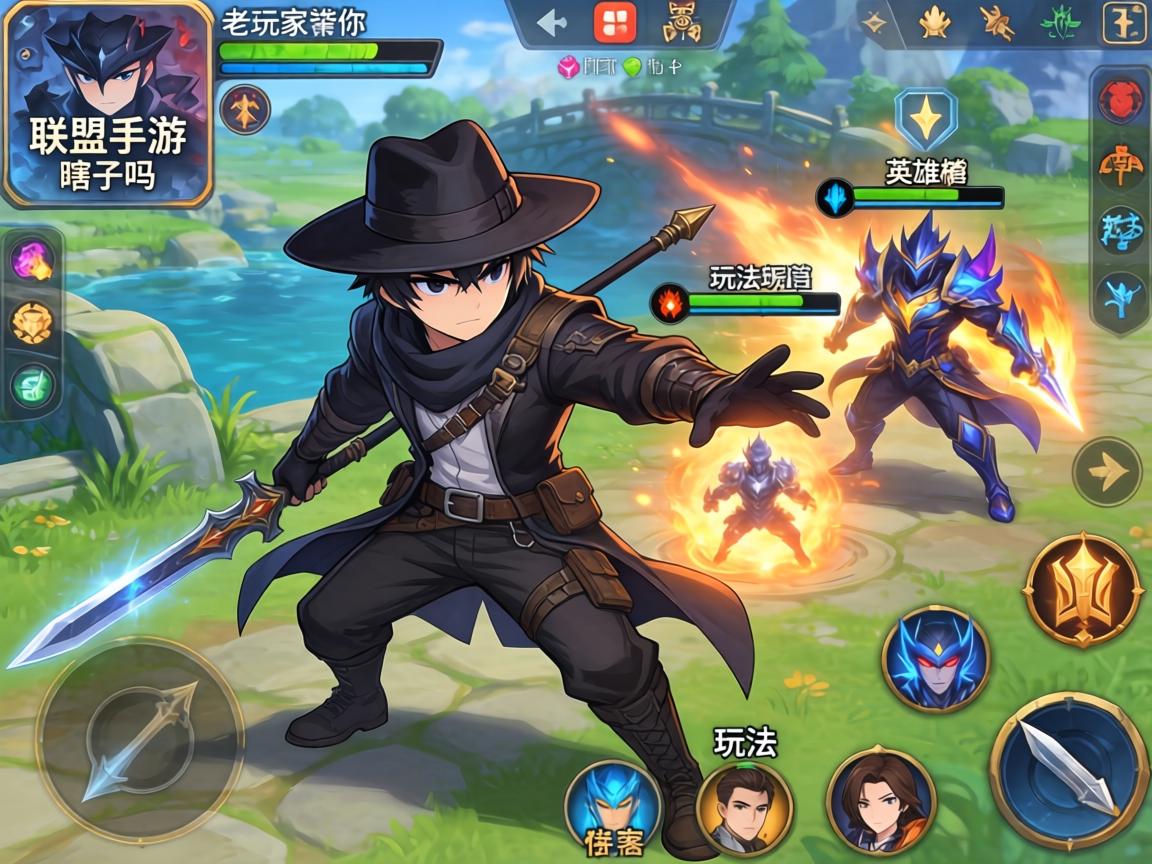This screenshot has height=864, width=1152.
Task: Open the red four-square menu button
Action: point(614,22)
